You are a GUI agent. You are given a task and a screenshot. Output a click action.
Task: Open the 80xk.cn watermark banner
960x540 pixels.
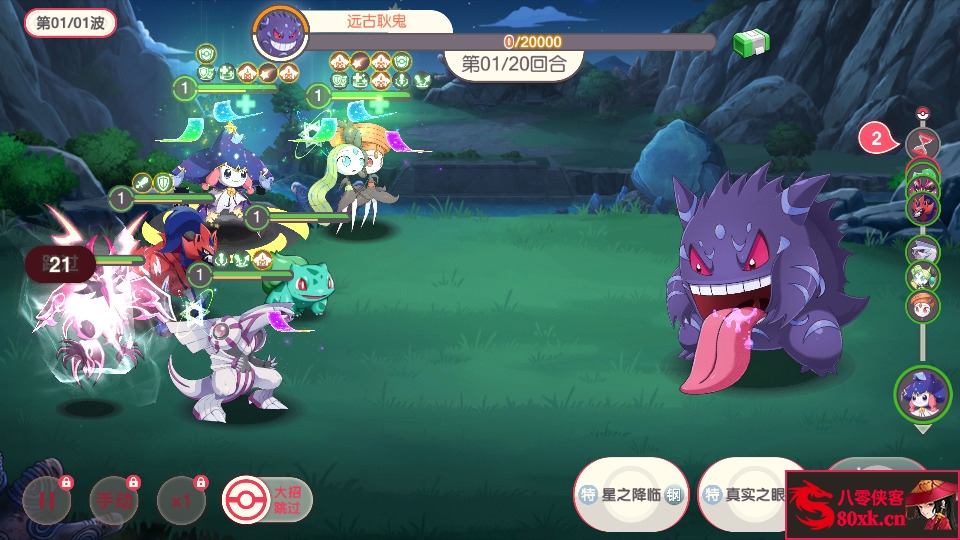[x=871, y=506]
